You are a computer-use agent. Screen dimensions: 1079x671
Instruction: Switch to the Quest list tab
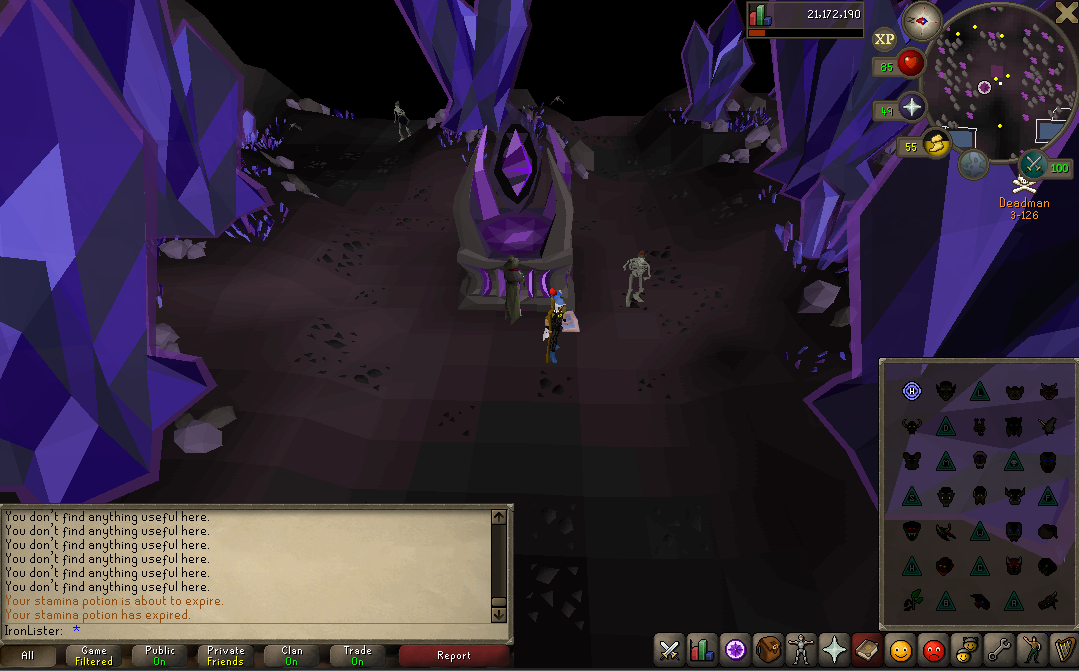(734, 651)
